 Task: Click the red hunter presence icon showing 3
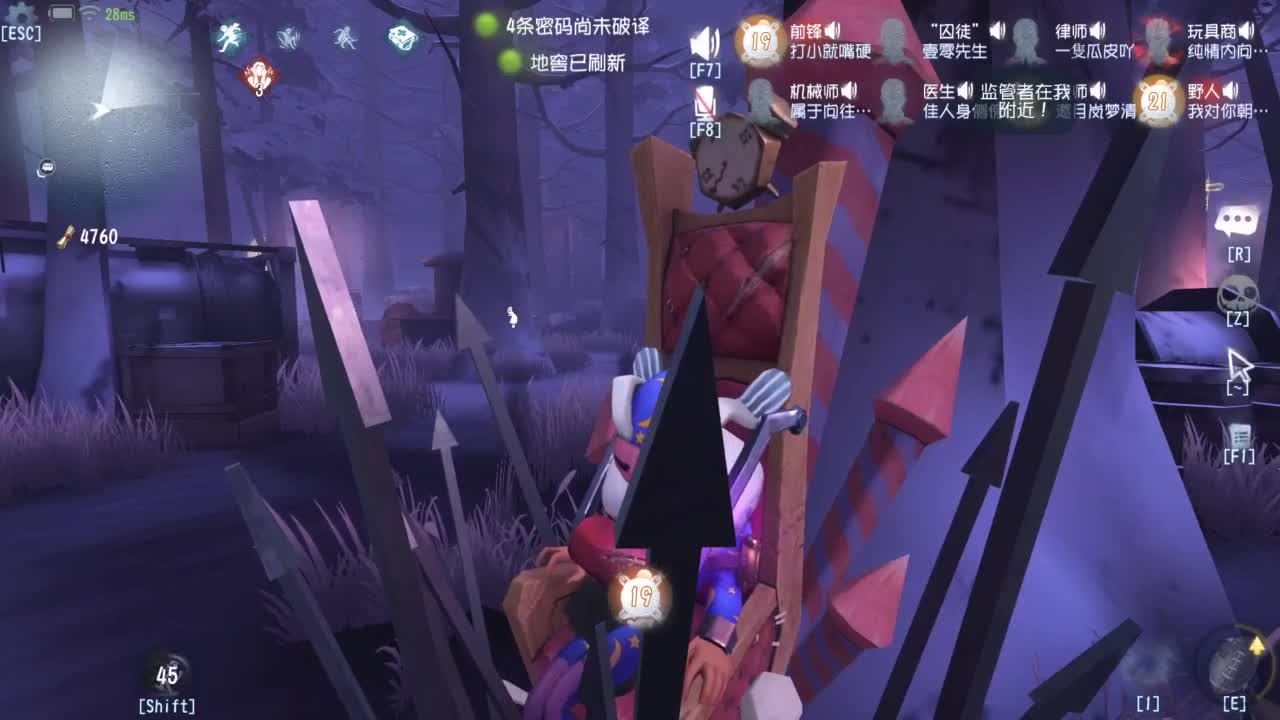coord(258,74)
